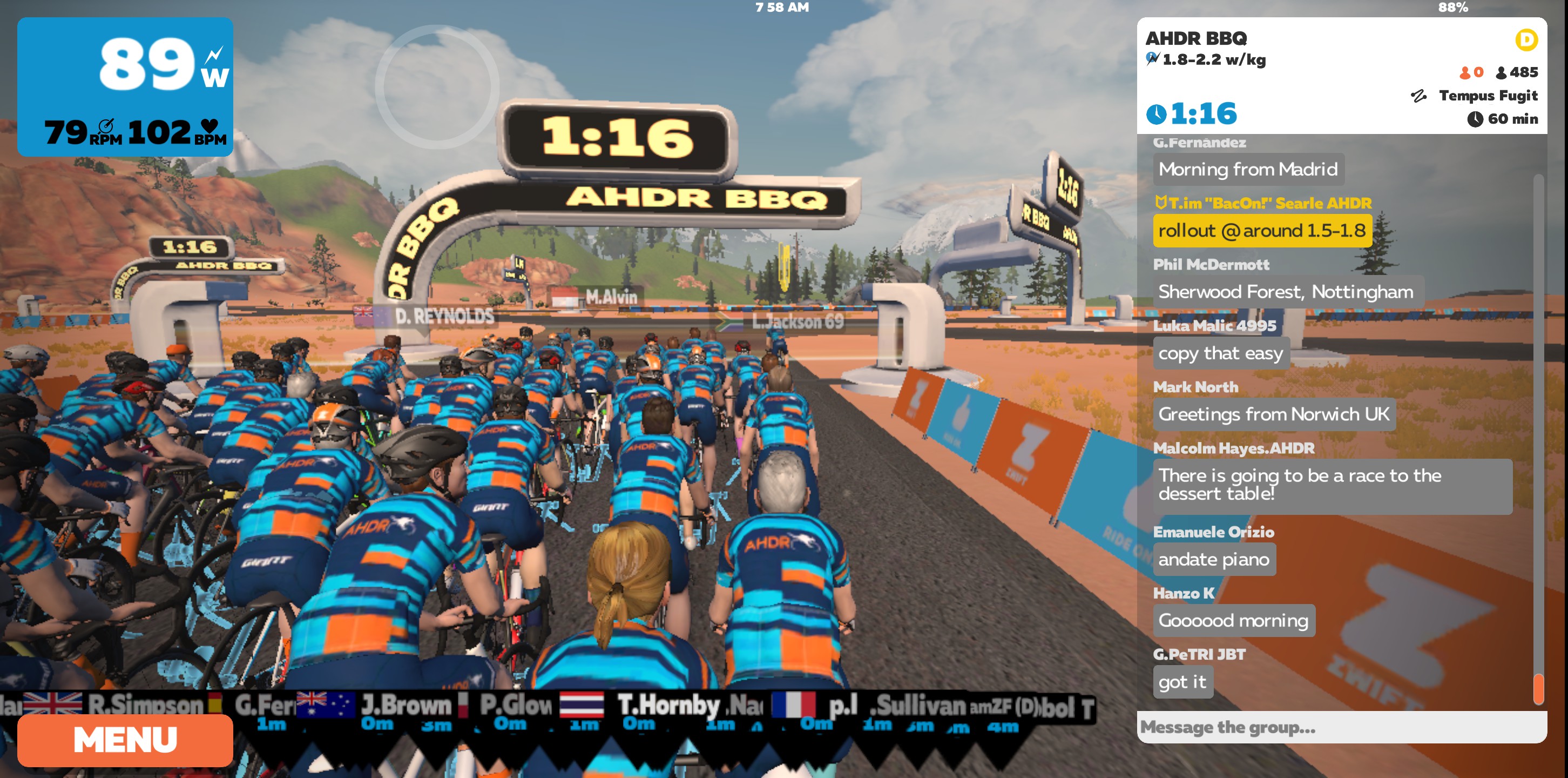Open Malcolm Hayes.AHDR's dessert table message

(1331, 485)
